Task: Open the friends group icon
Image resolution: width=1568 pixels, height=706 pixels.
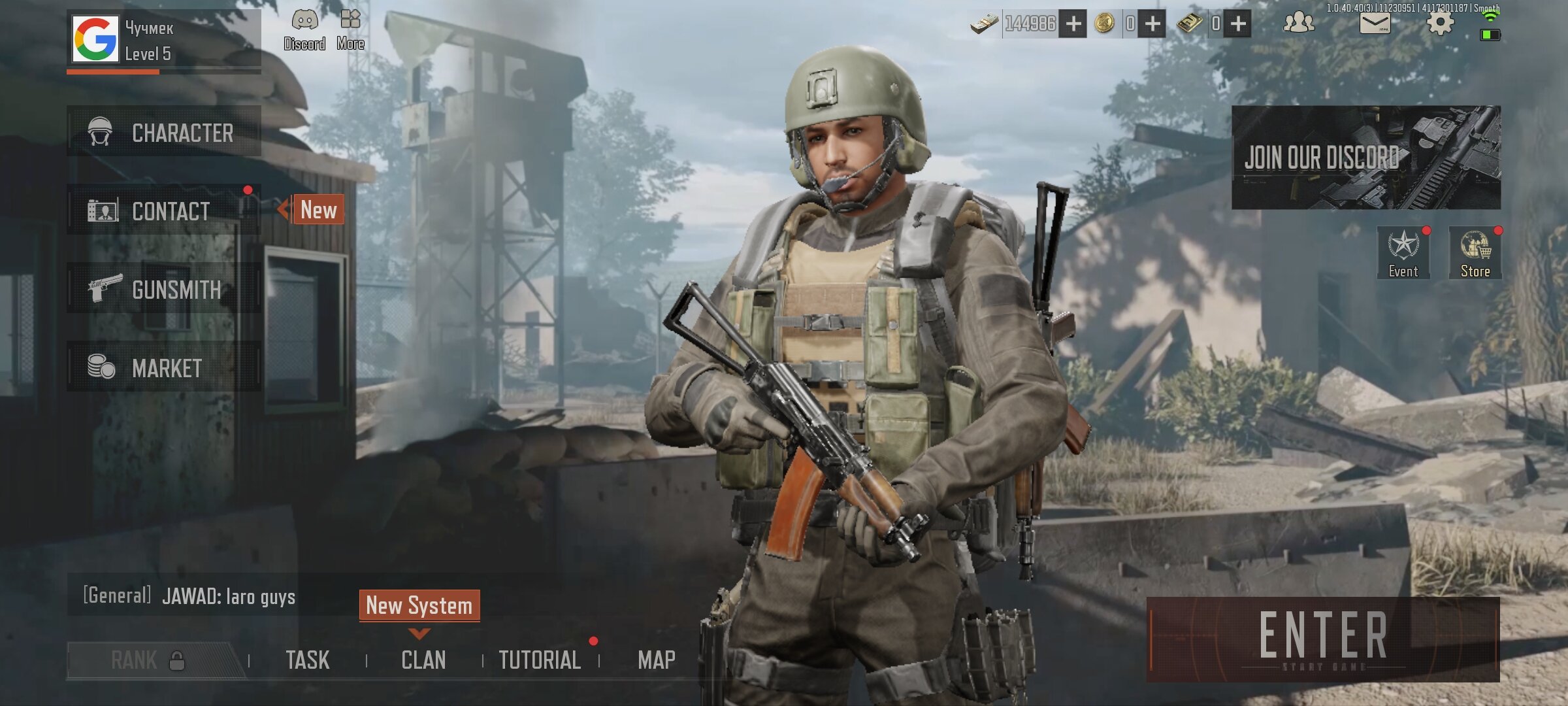Action: 1298,24
